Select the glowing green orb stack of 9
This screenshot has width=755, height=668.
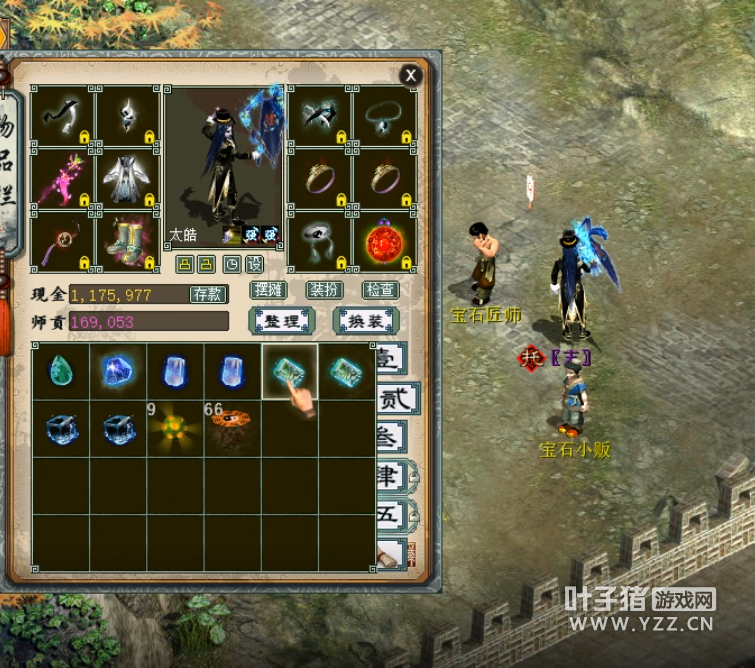(x=174, y=428)
